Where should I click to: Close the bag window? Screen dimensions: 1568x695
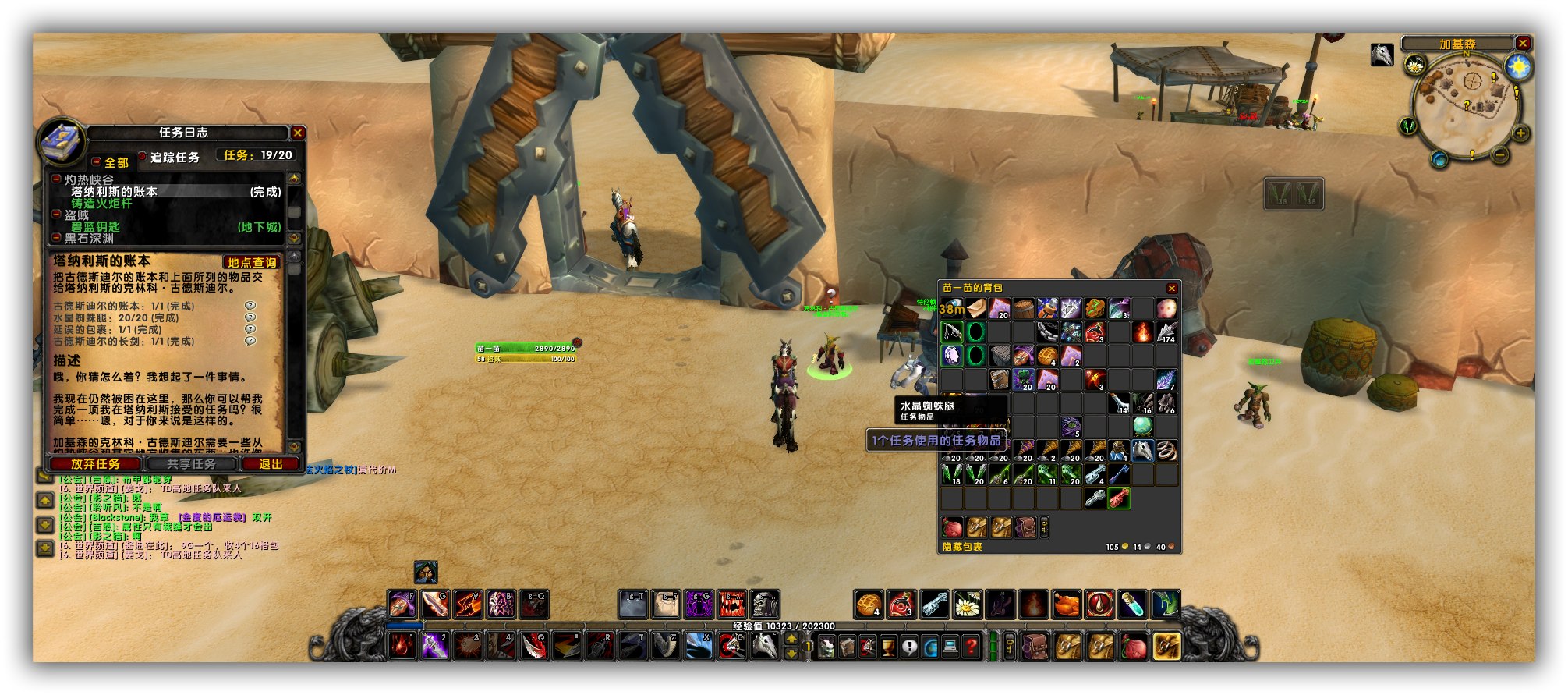[x=1171, y=289]
